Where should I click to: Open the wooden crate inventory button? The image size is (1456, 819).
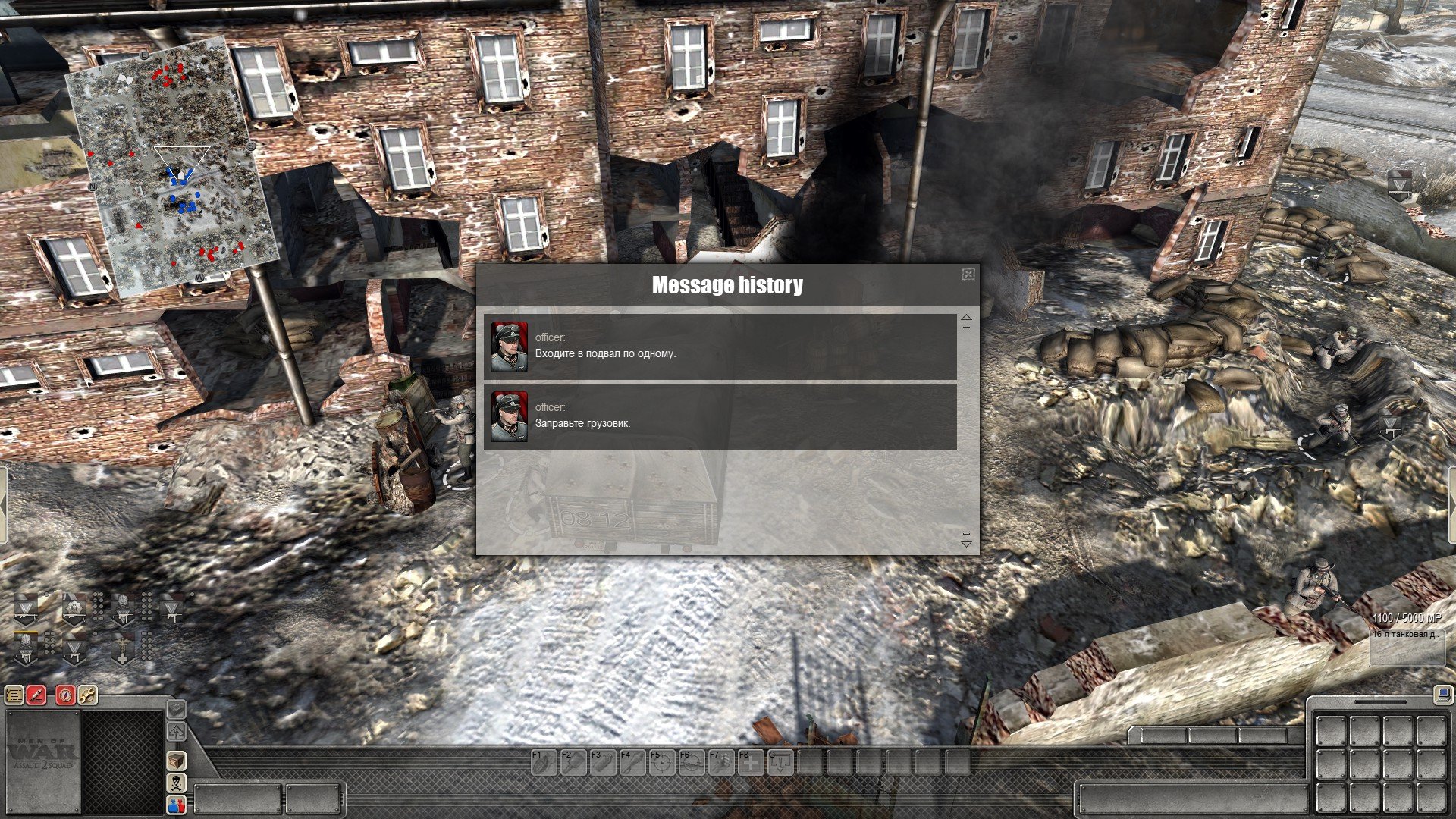[x=176, y=761]
